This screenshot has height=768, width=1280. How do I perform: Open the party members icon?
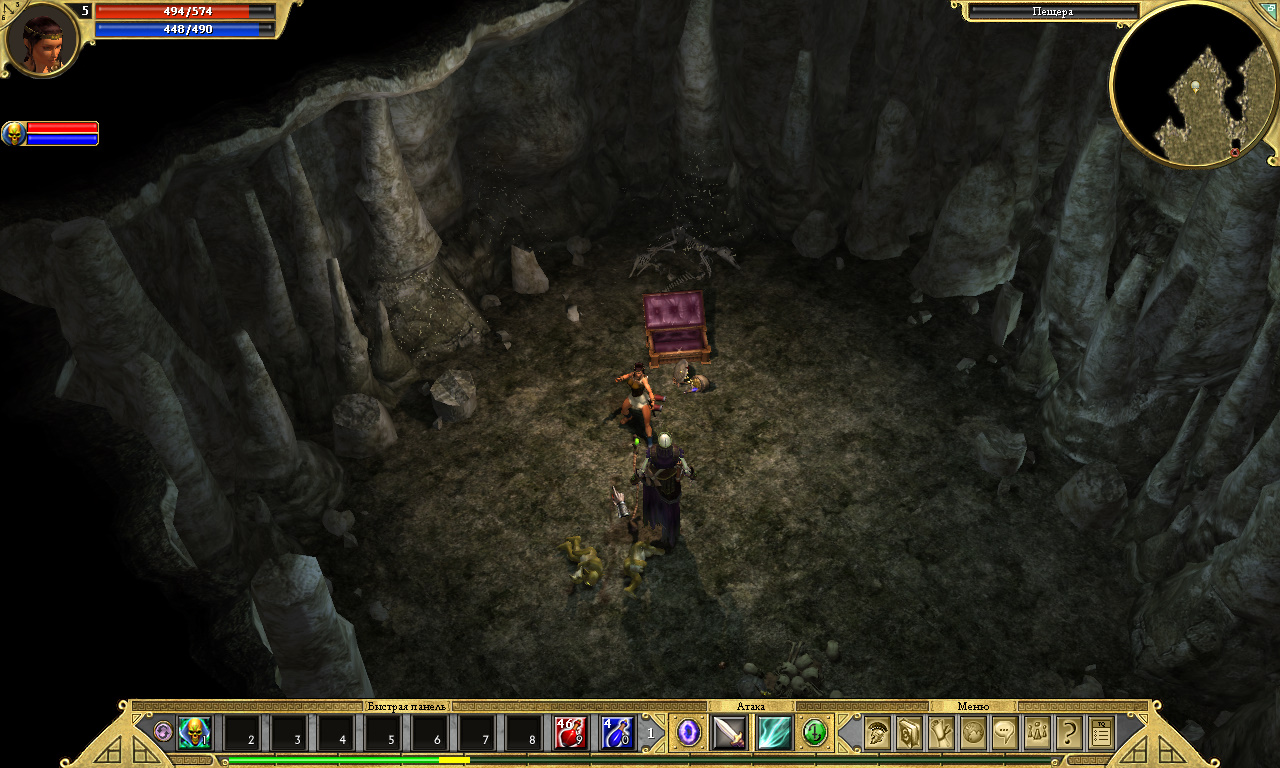pyautogui.click(x=1037, y=733)
